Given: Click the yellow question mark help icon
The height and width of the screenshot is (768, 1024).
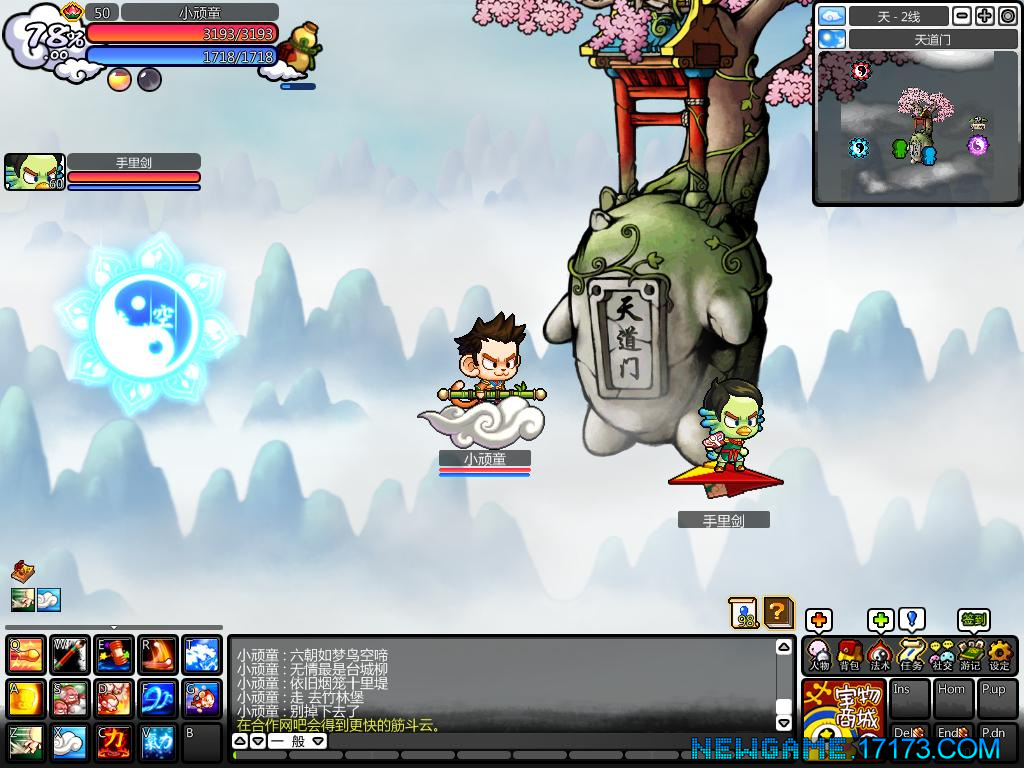Looking at the screenshot, I should (778, 611).
